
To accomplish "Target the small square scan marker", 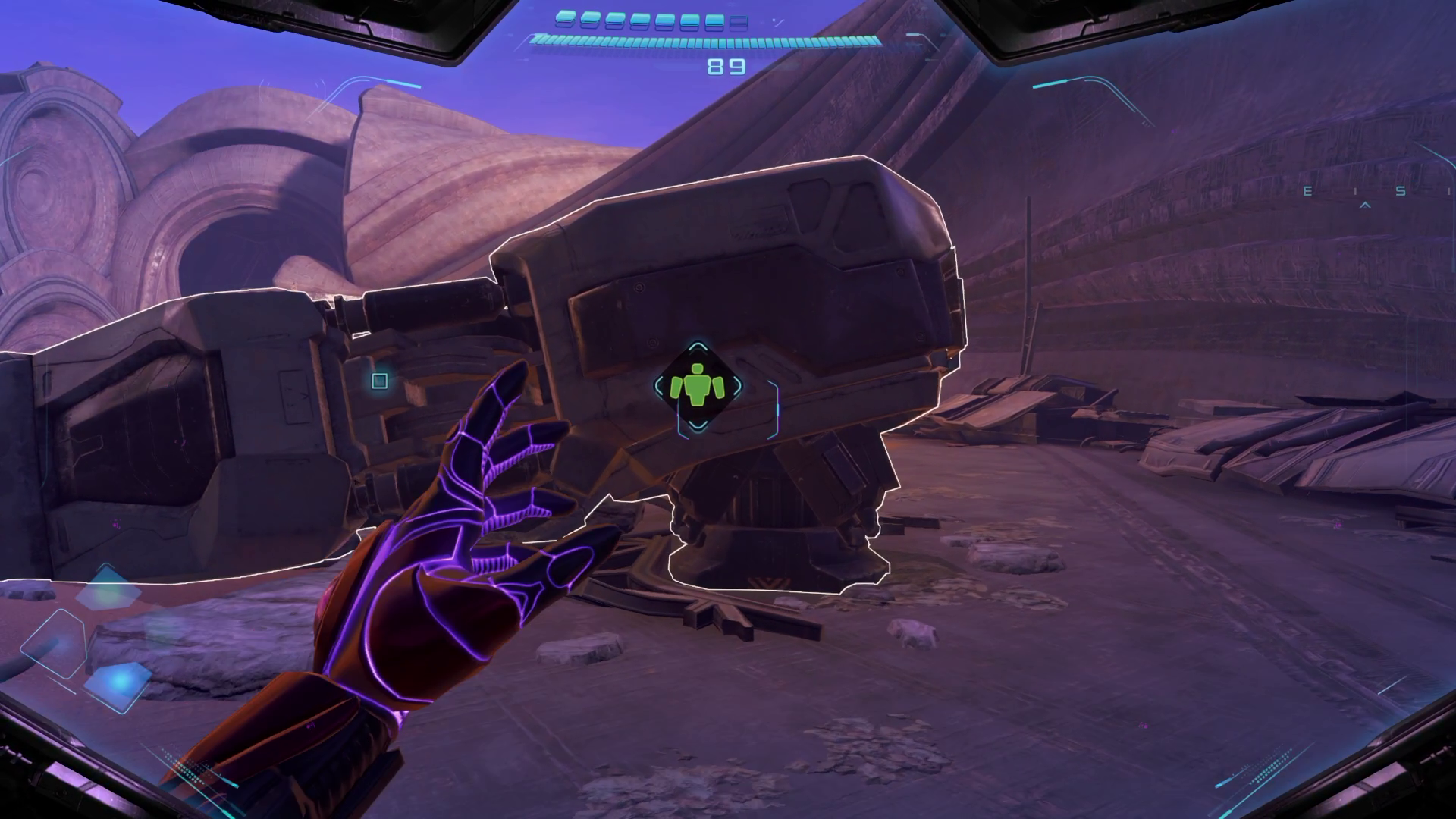I will click(x=380, y=381).
